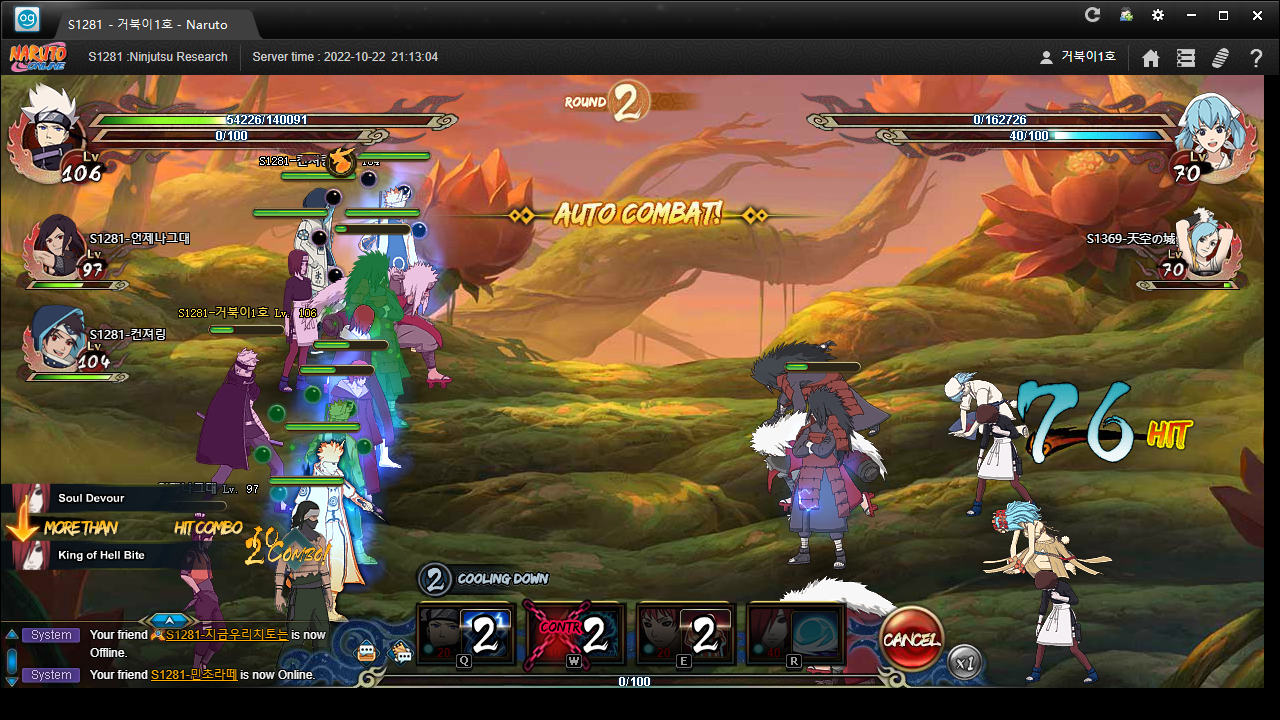Expand the chat panel with the arrow handle
Image resolution: width=1280 pixels, height=720 pixels.
168,621
